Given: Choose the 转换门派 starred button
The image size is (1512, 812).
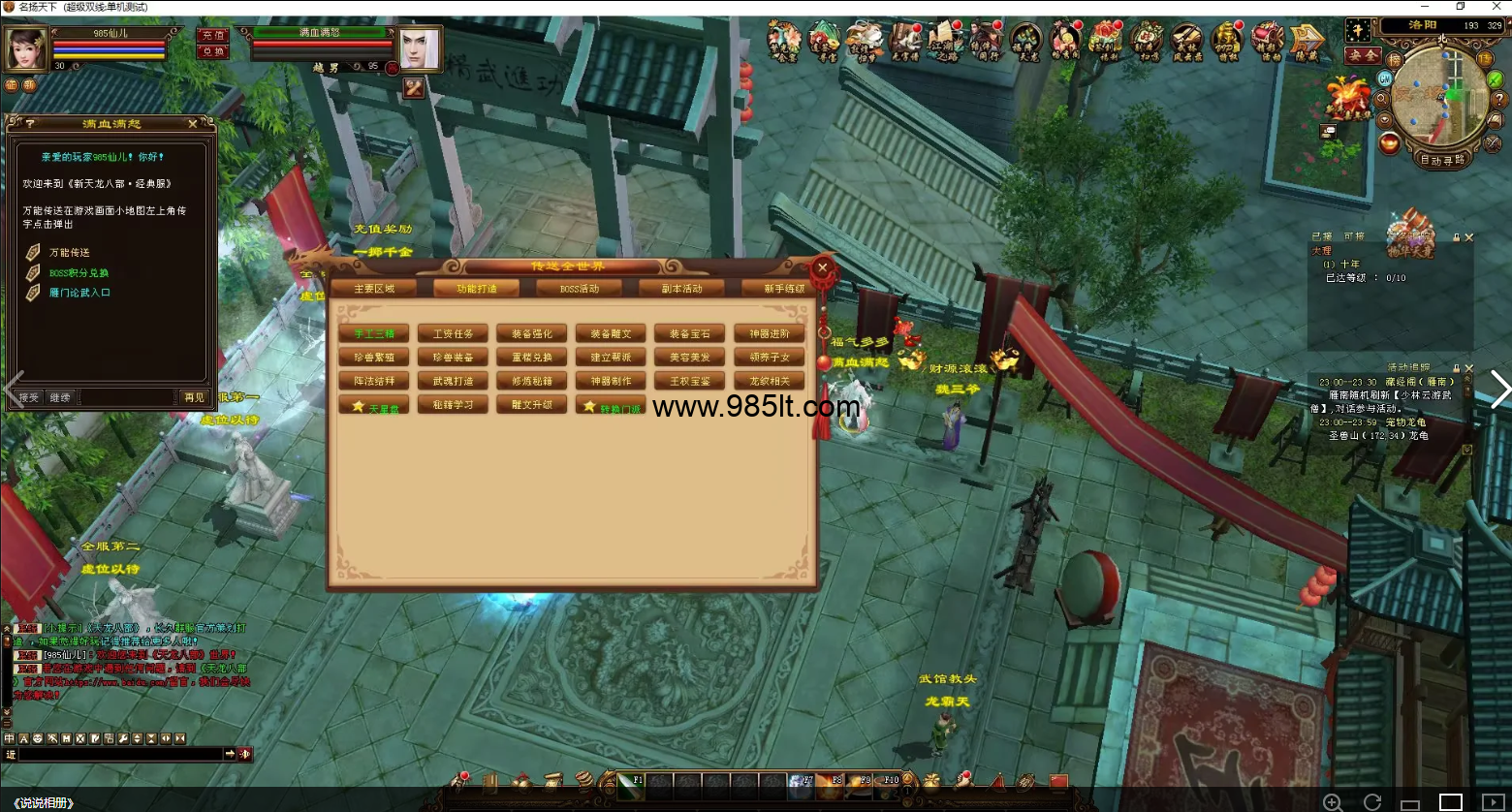Looking at the screenshot, I should click(x=612, y=407).
